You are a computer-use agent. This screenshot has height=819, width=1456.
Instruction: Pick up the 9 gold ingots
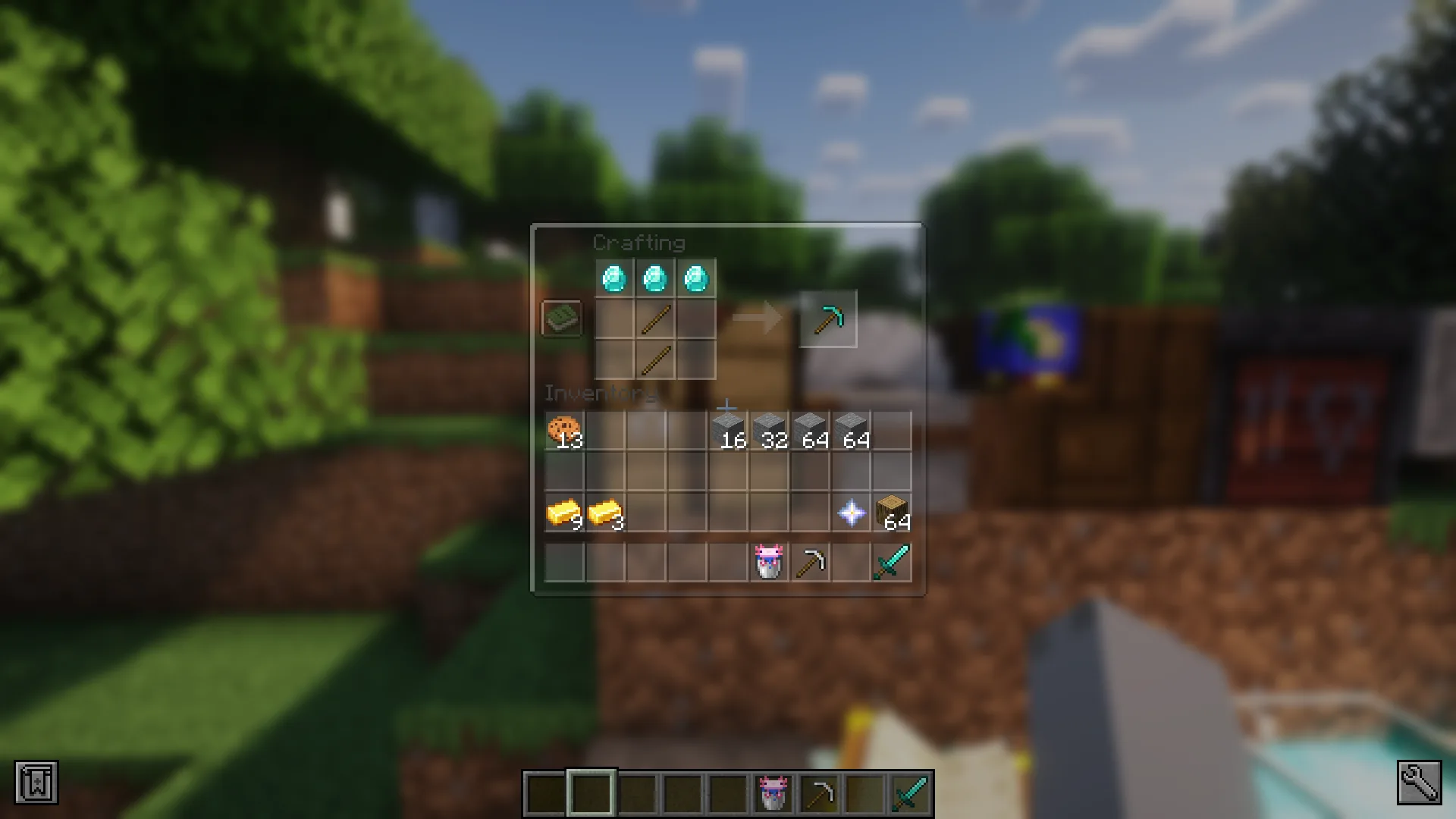pos(563,510)
